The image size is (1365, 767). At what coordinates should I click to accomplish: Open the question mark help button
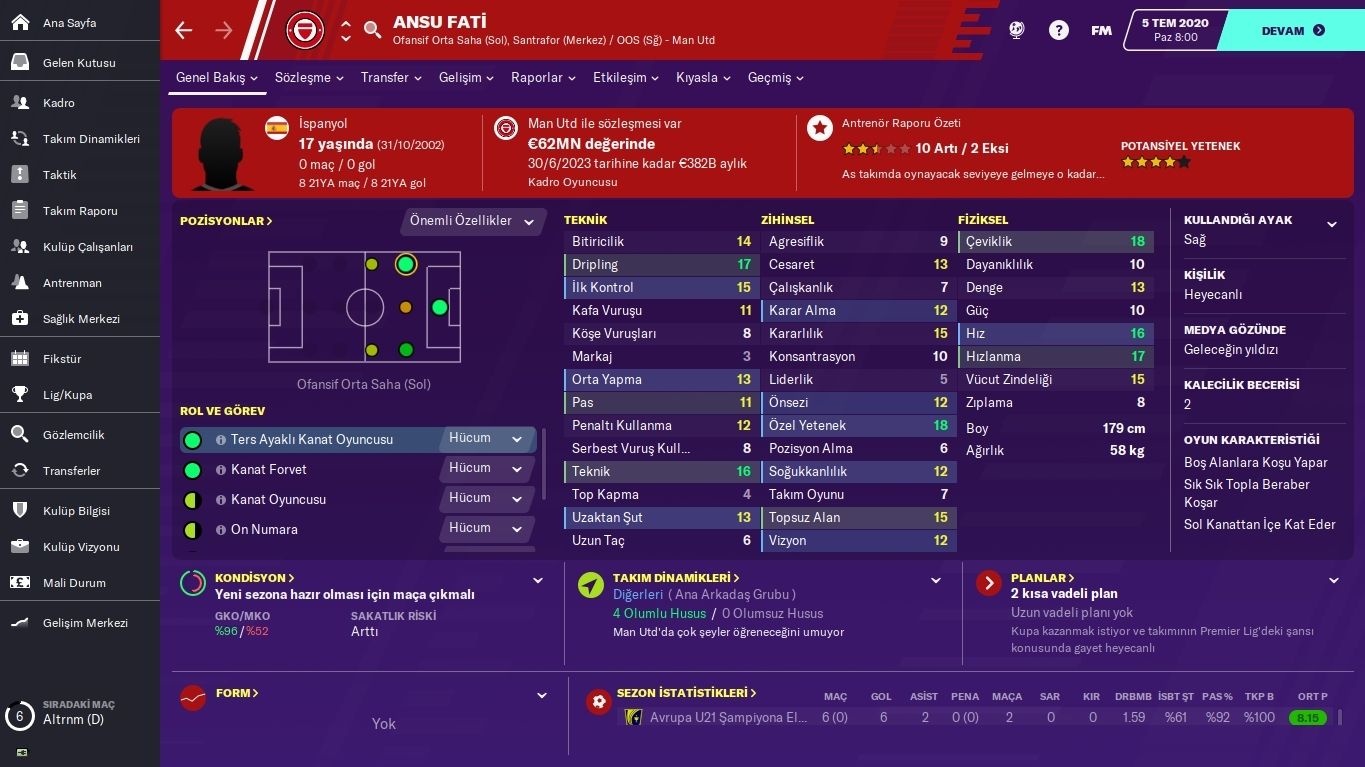pyautogui.click(x=1058, y=31)
